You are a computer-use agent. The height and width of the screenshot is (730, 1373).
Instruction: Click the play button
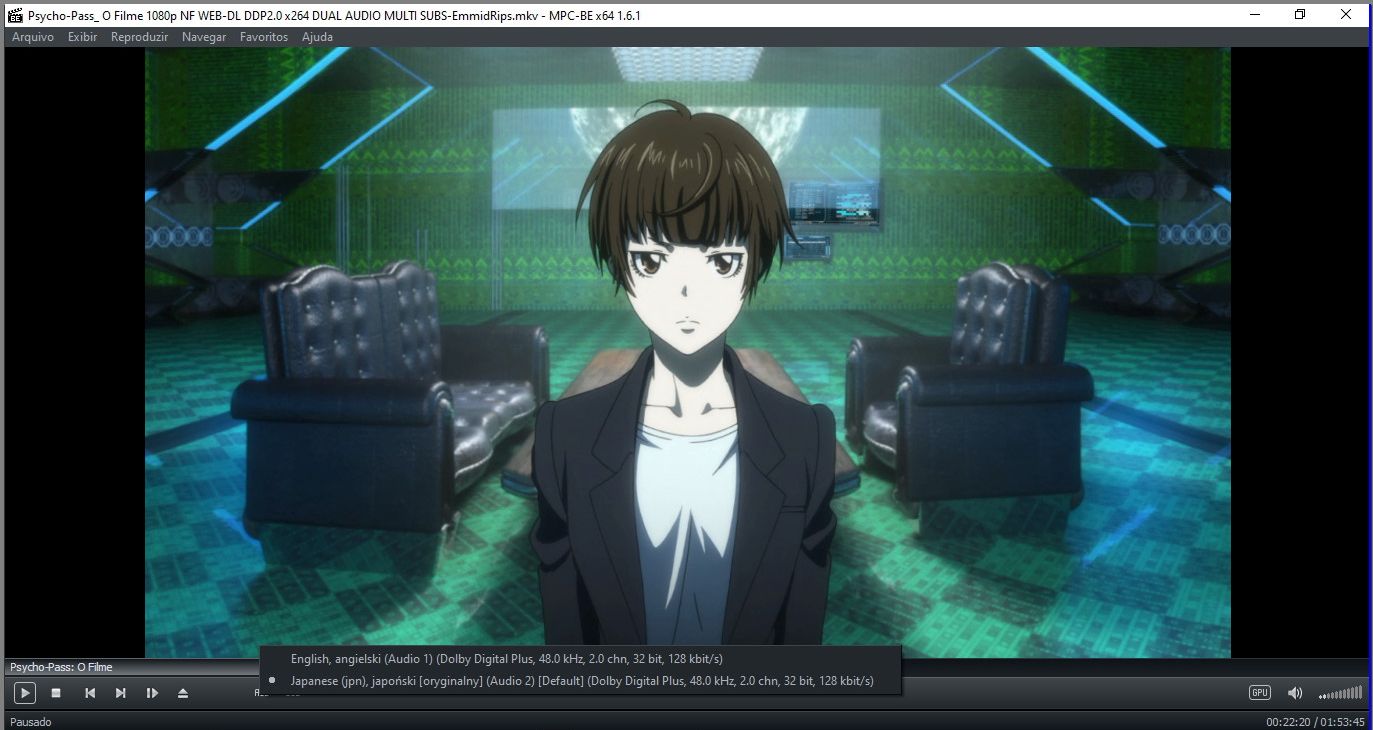25,693
